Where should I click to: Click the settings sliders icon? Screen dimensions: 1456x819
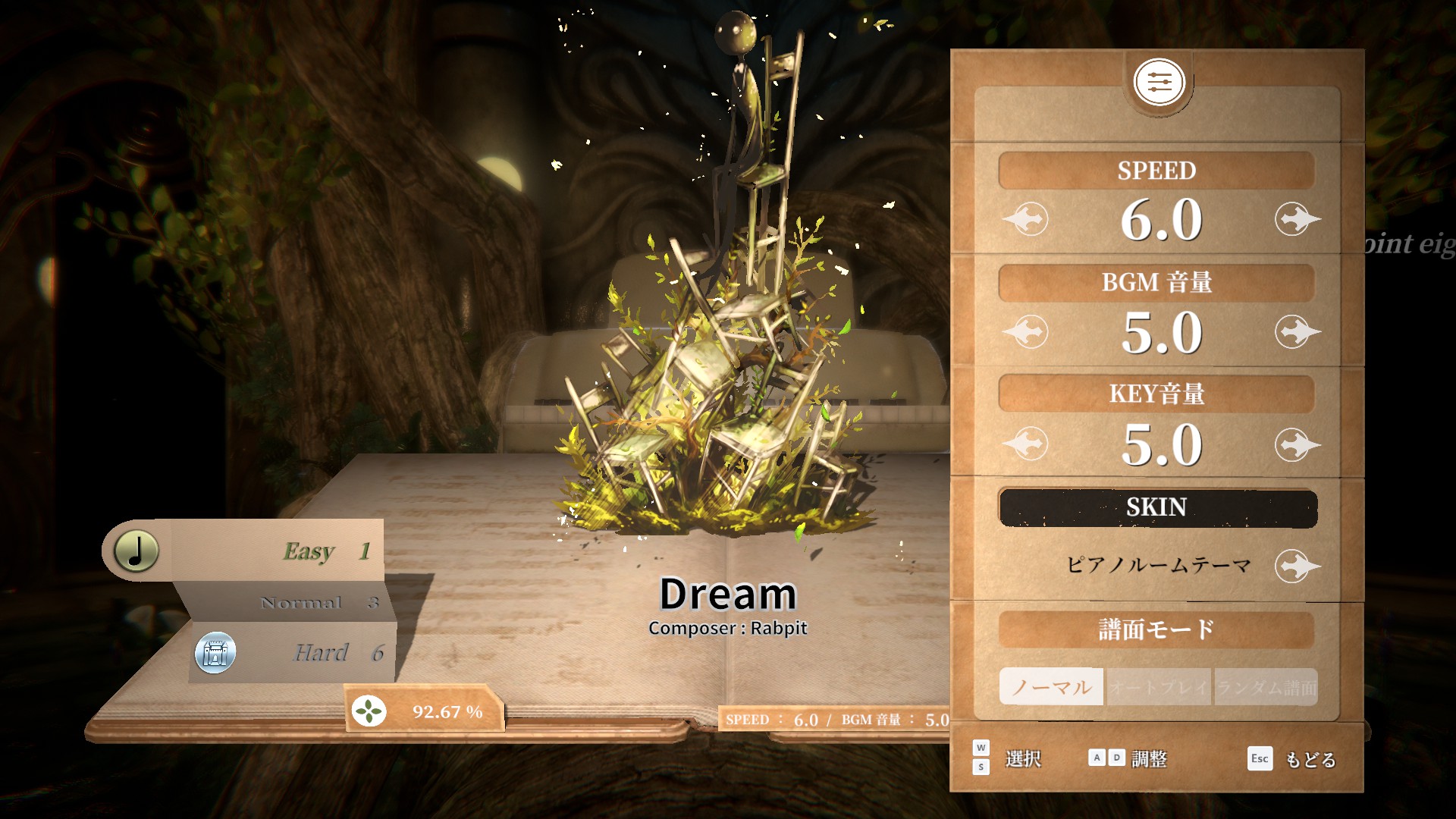[1158, 82]
